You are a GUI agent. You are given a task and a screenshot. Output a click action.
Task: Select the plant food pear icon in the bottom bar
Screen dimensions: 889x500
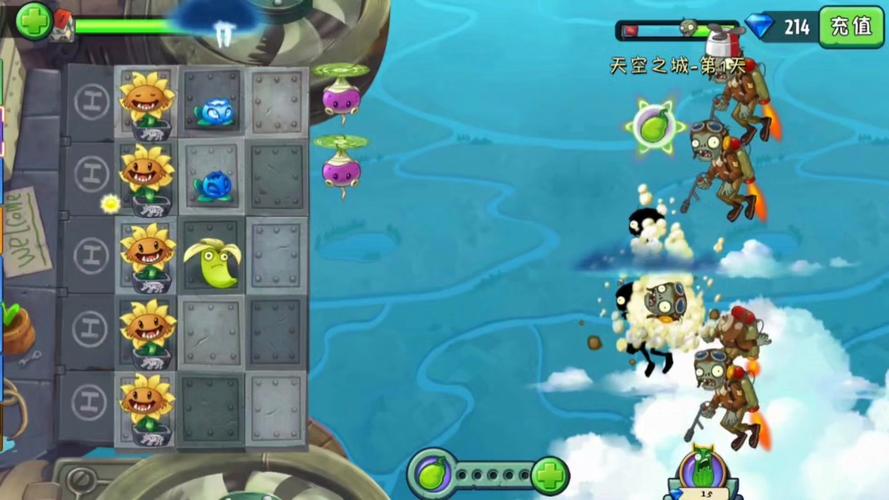coord(432,474)
